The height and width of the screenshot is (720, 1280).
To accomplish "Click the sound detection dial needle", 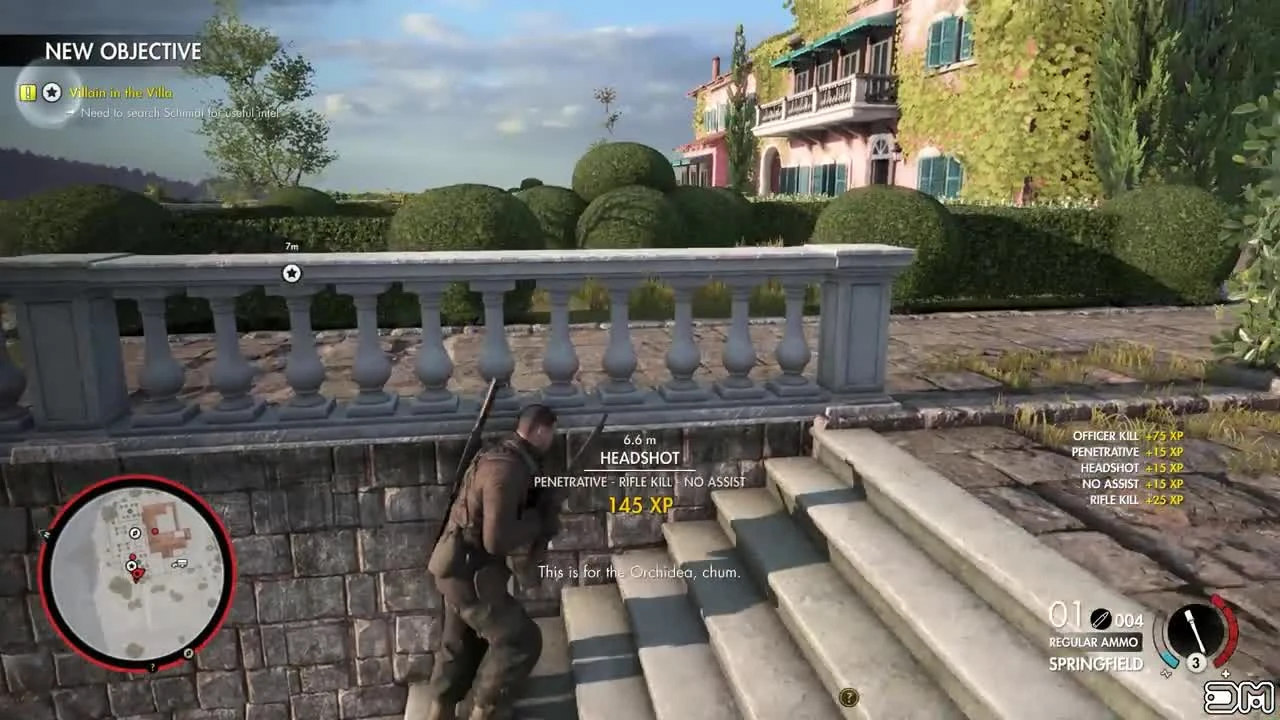I will (x=1196, y=630).
